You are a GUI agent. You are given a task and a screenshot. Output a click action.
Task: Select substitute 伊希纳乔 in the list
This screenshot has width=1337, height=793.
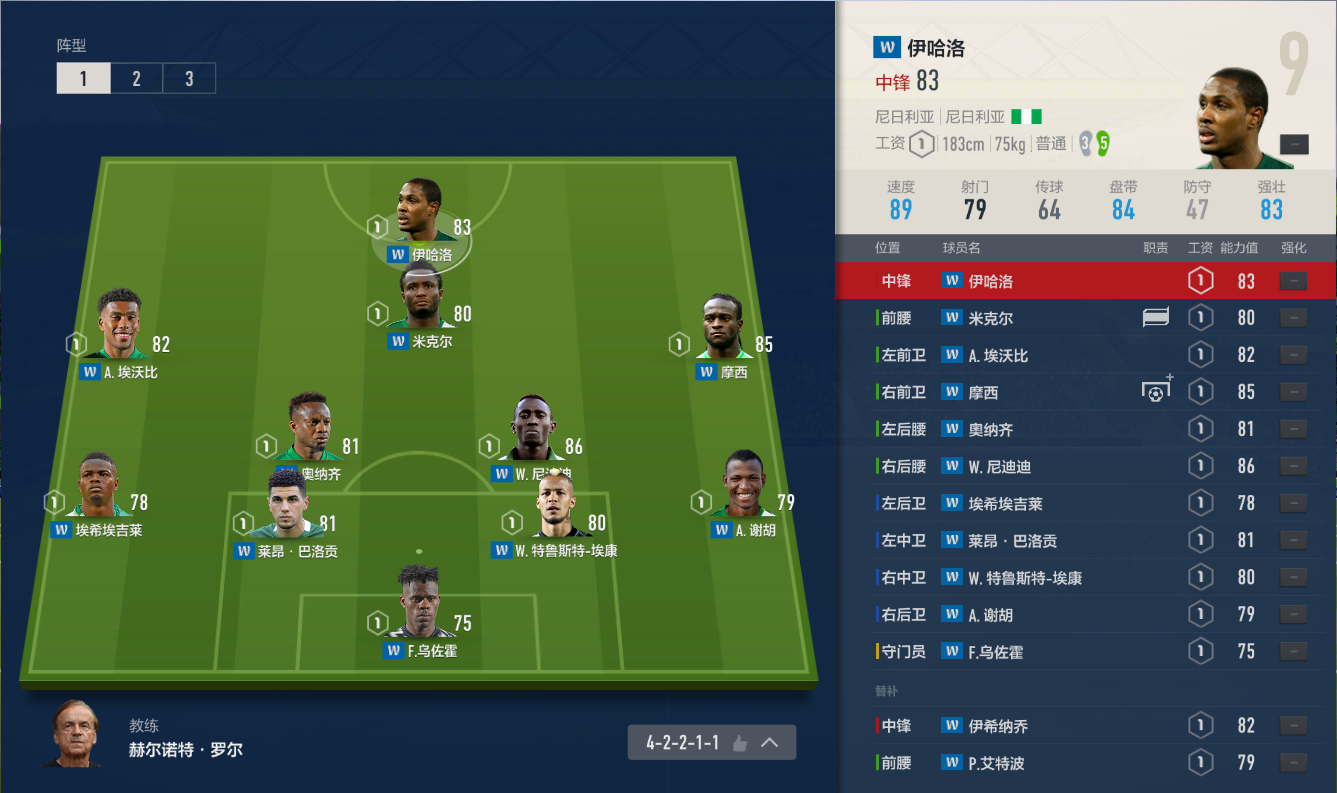tap(1085, 726)
